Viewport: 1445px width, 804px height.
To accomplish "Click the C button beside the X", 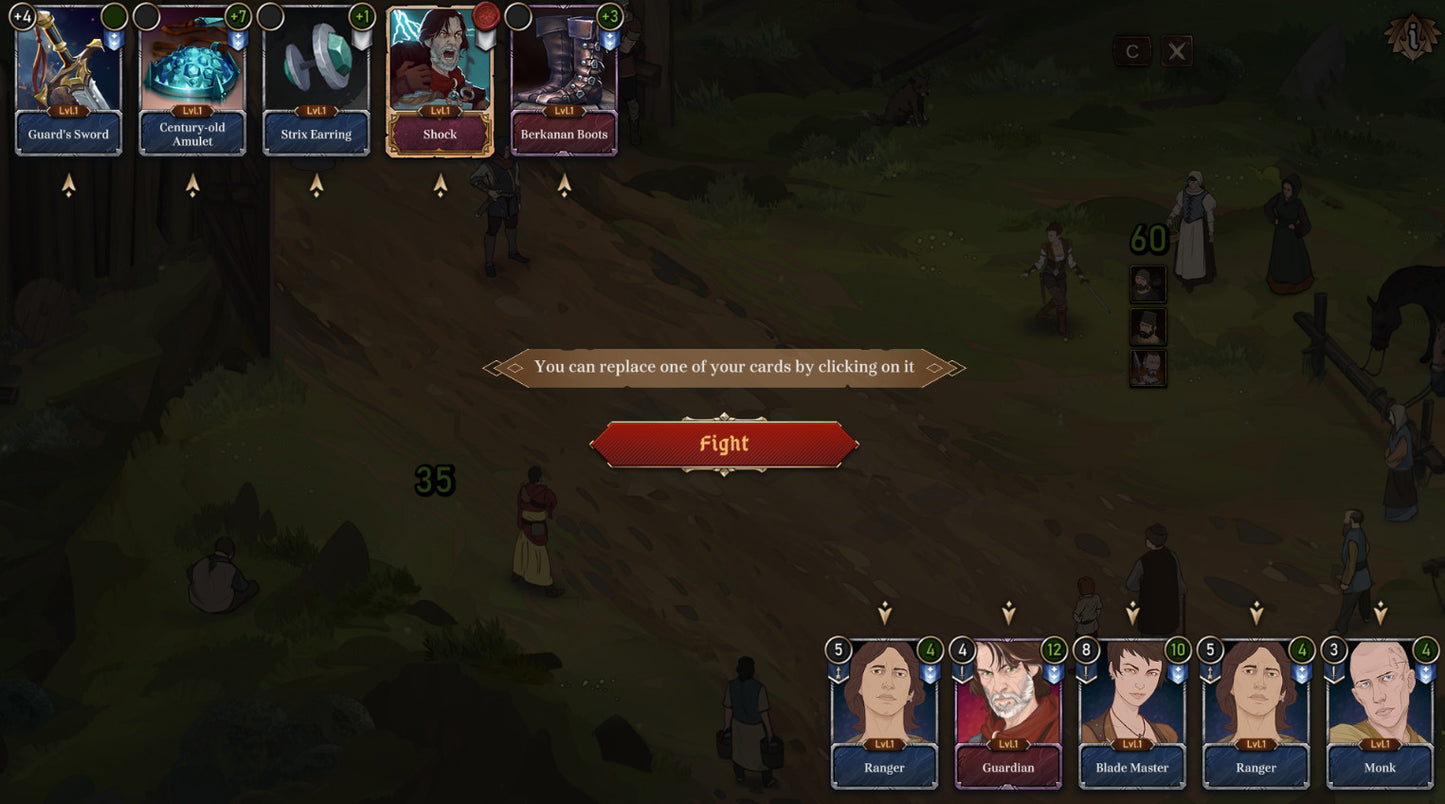I will 1132,52.
